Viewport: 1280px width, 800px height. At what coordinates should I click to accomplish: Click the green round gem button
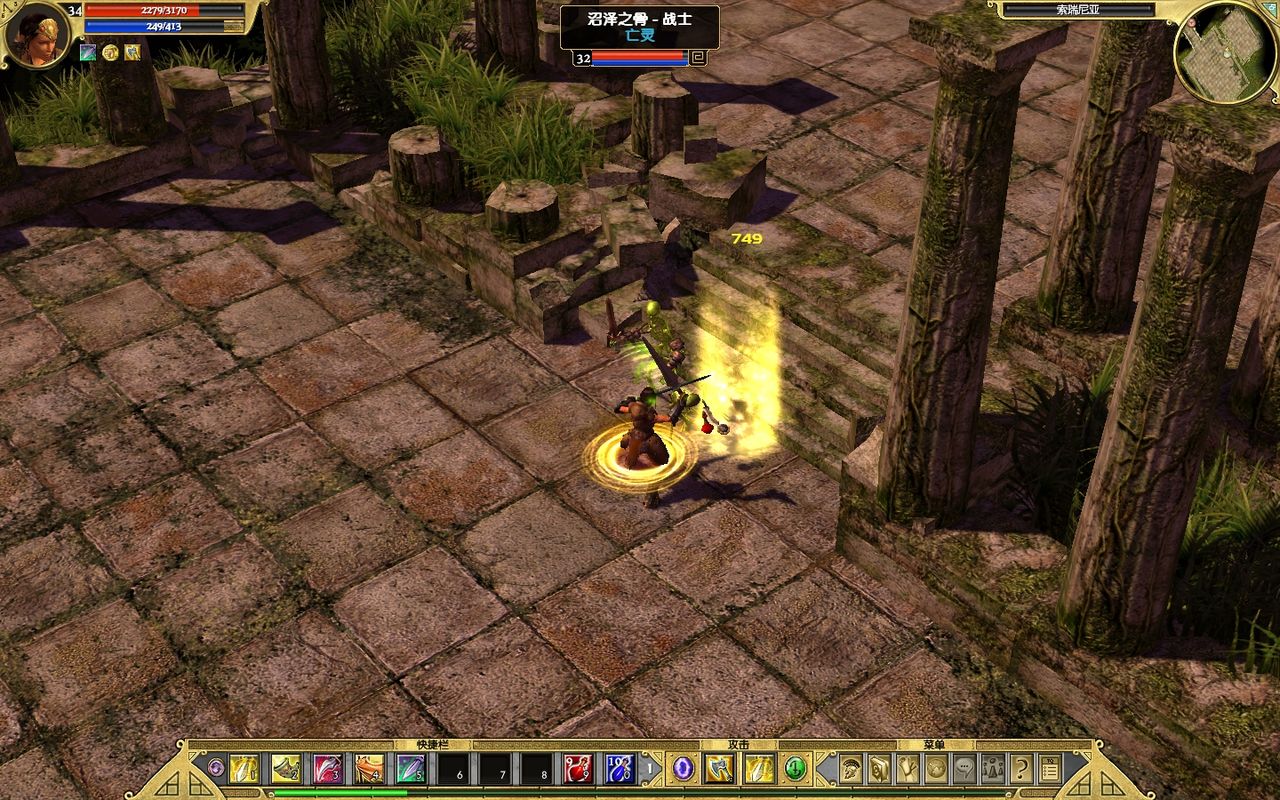[x=794, y=768]
